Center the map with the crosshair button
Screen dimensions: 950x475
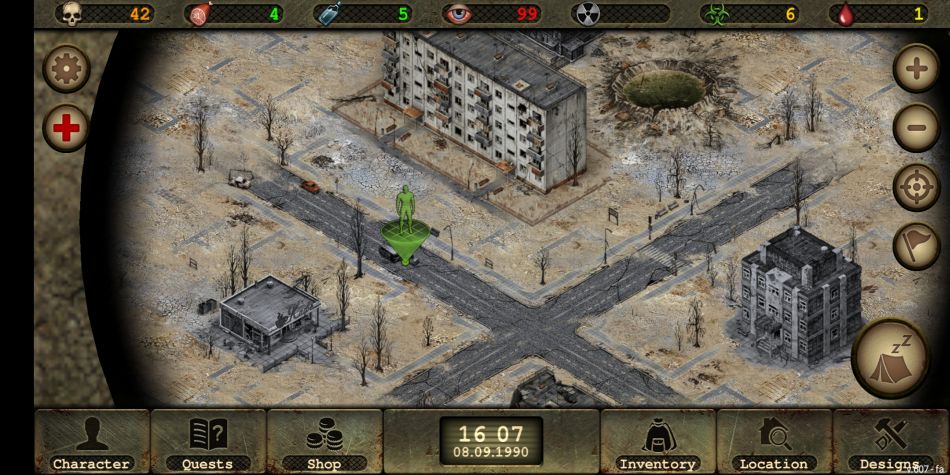click(x=915, y=187)
